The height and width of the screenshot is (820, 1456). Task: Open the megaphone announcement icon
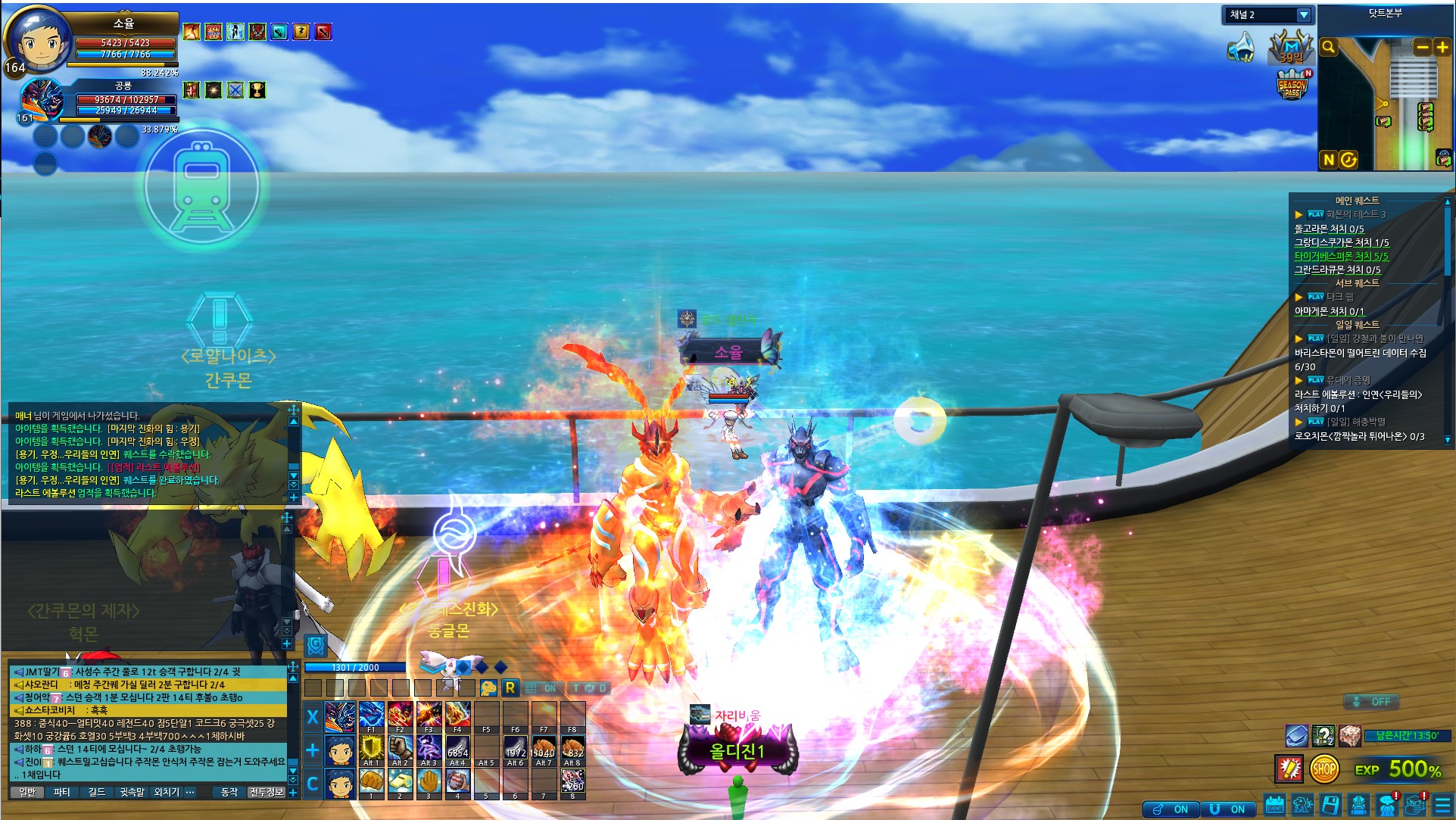(x=1241, y=48)
